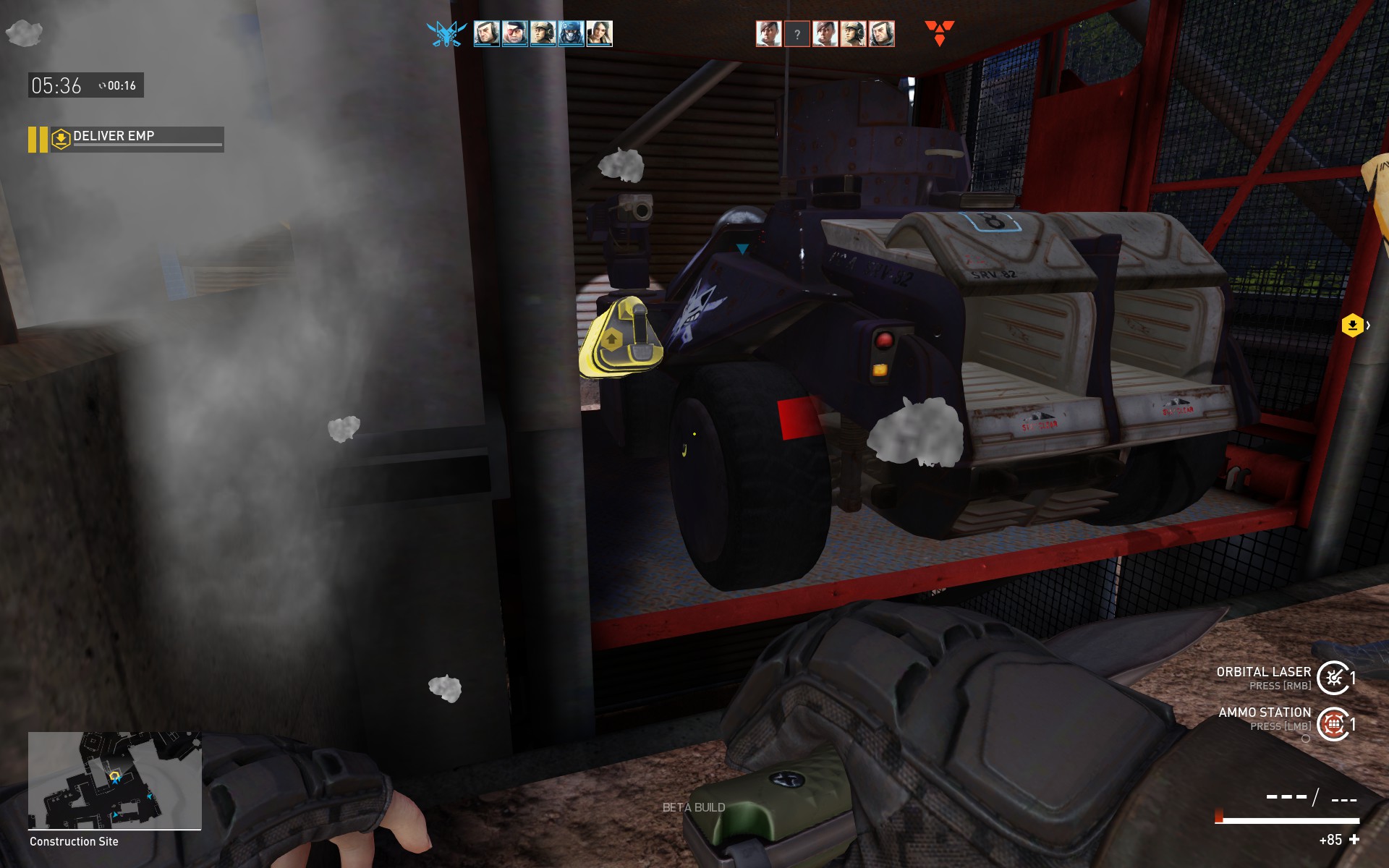Click the Construction Site minimap
Viewport: 1389px width, 868px height.
pyautogui.click(x=114, y=780)
